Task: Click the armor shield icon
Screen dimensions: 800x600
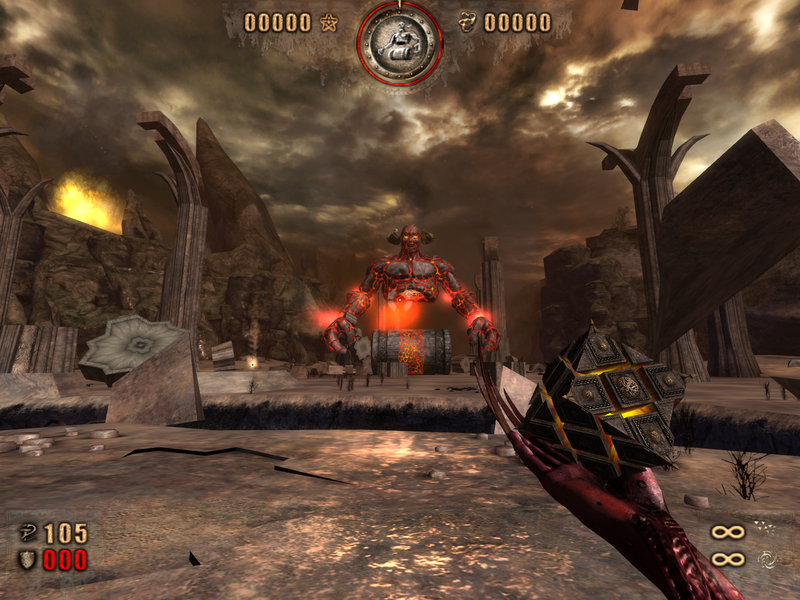Action: (28, 559)
